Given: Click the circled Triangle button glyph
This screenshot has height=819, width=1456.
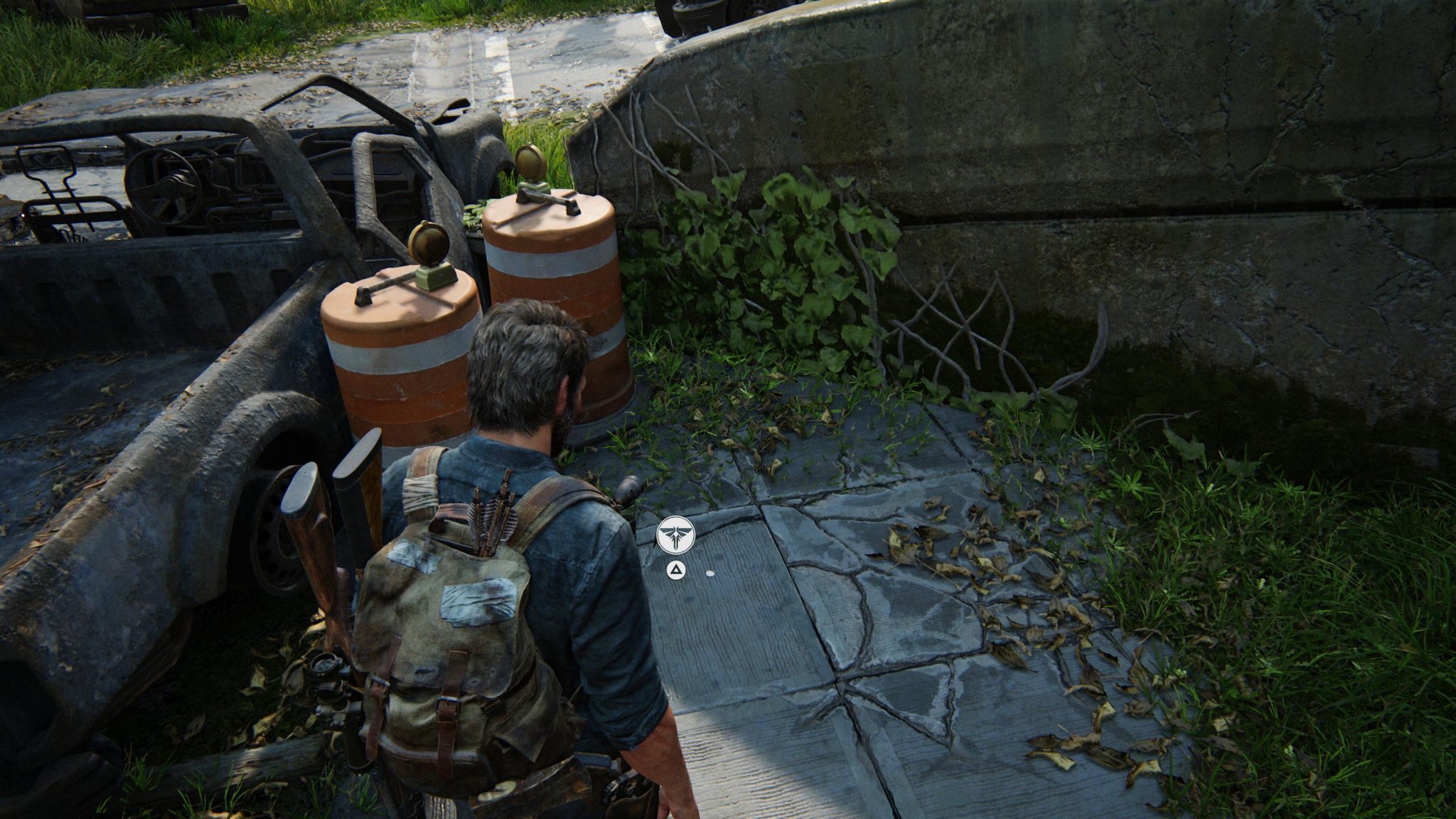Looking at the screenshot, I should click(676, 570).
